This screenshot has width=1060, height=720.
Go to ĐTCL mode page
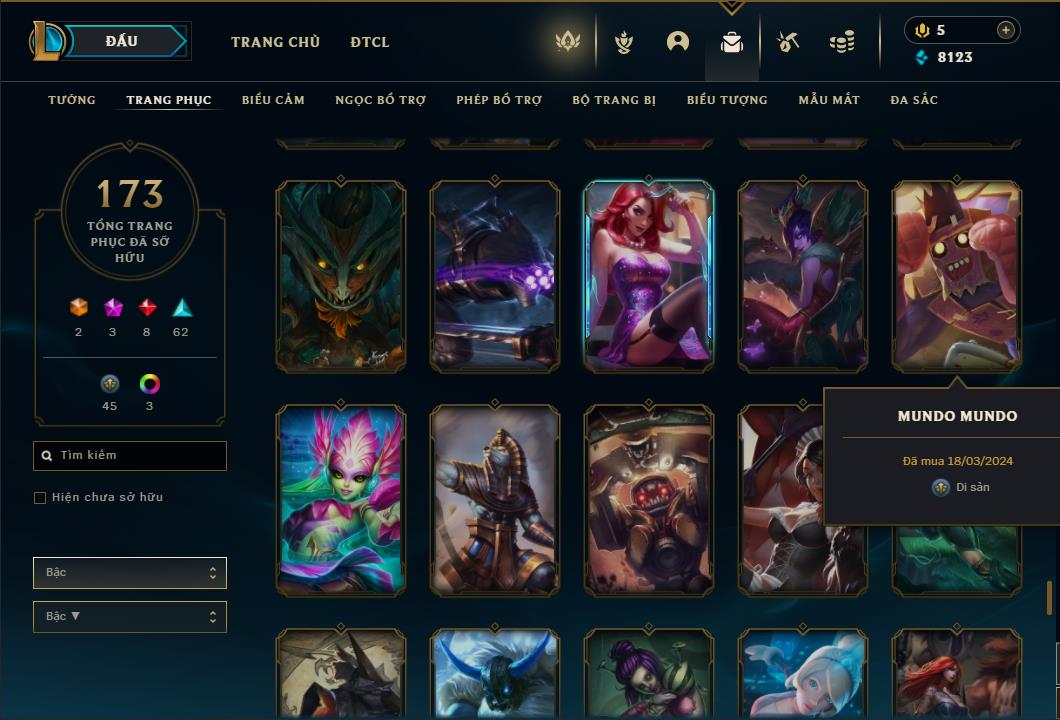pyautogui.click(x=370, y=42)
